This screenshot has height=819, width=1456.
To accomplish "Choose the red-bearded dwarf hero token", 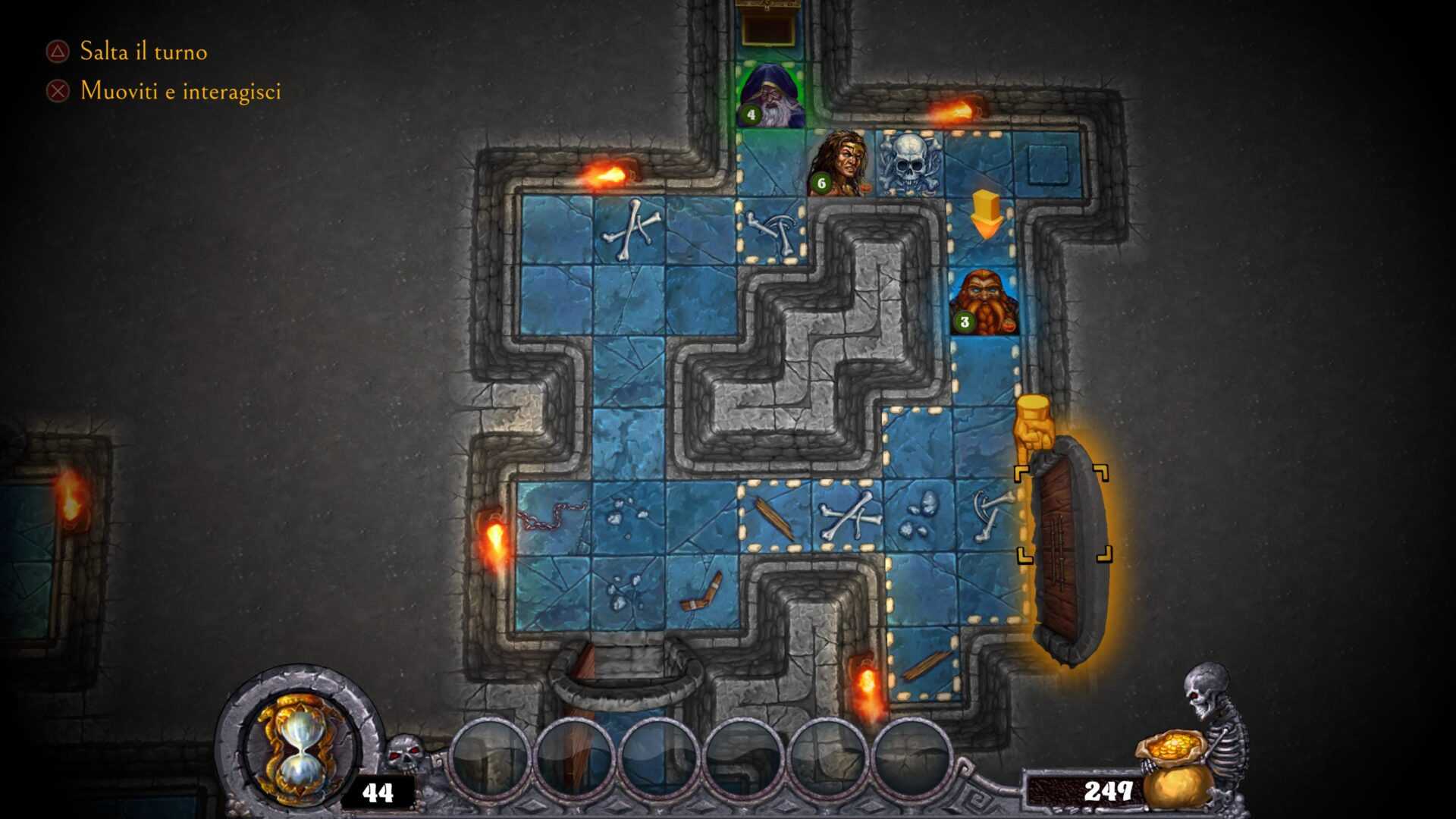I will pos(984,303).
